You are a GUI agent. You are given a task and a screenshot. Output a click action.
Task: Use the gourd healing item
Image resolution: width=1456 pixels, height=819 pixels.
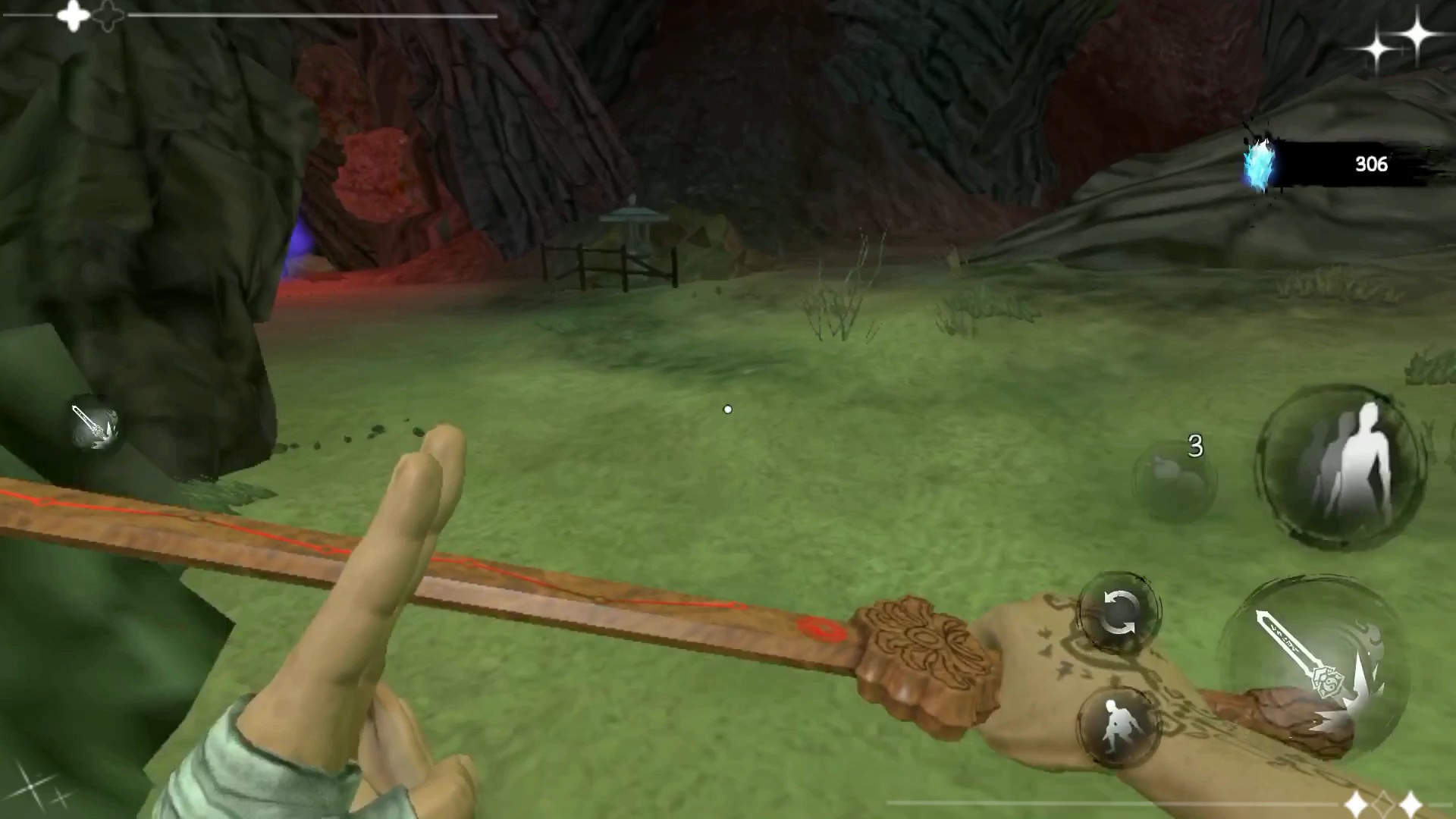[x=1174, y=479]
